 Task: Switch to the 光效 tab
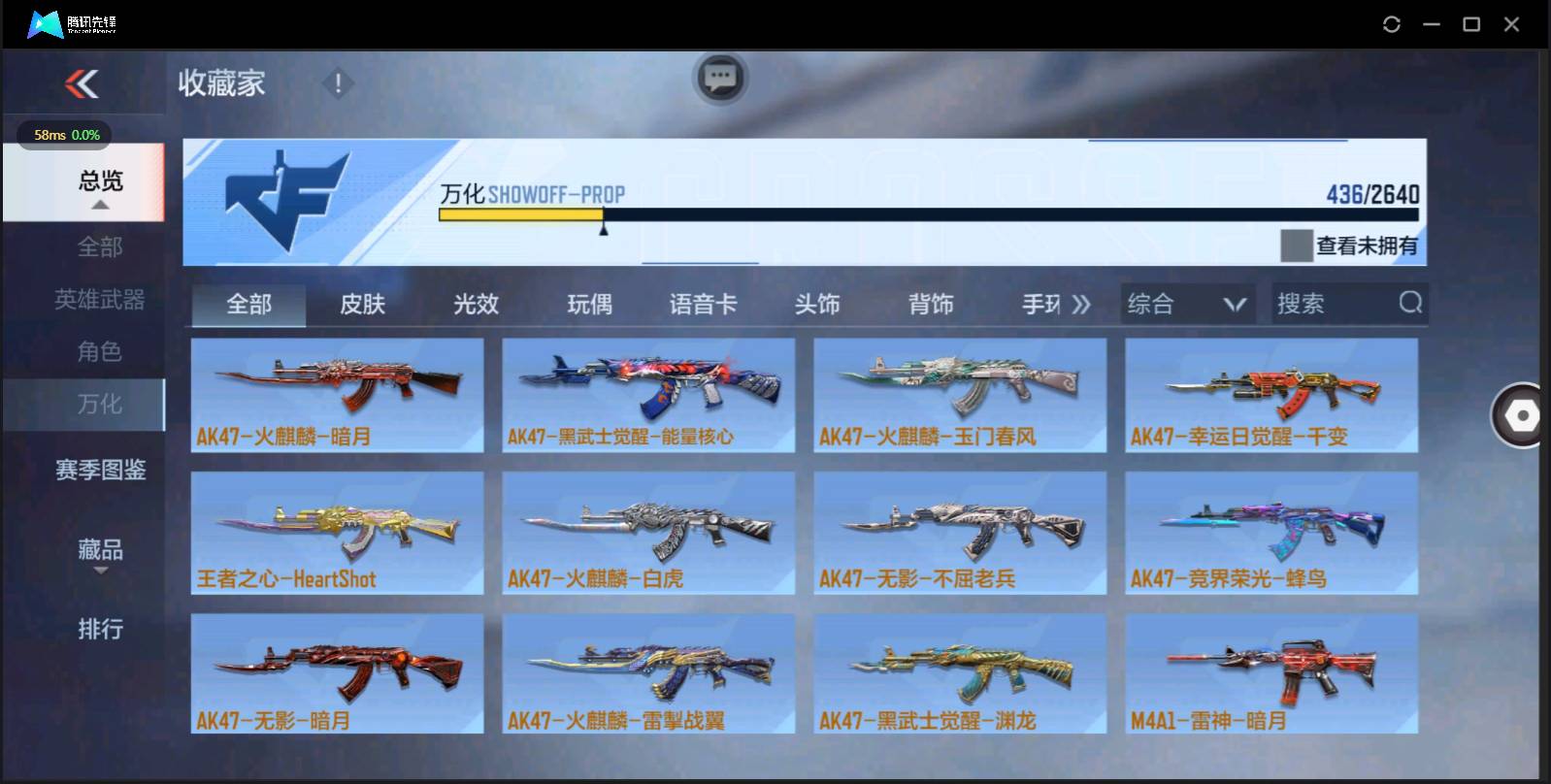(475, 304)
